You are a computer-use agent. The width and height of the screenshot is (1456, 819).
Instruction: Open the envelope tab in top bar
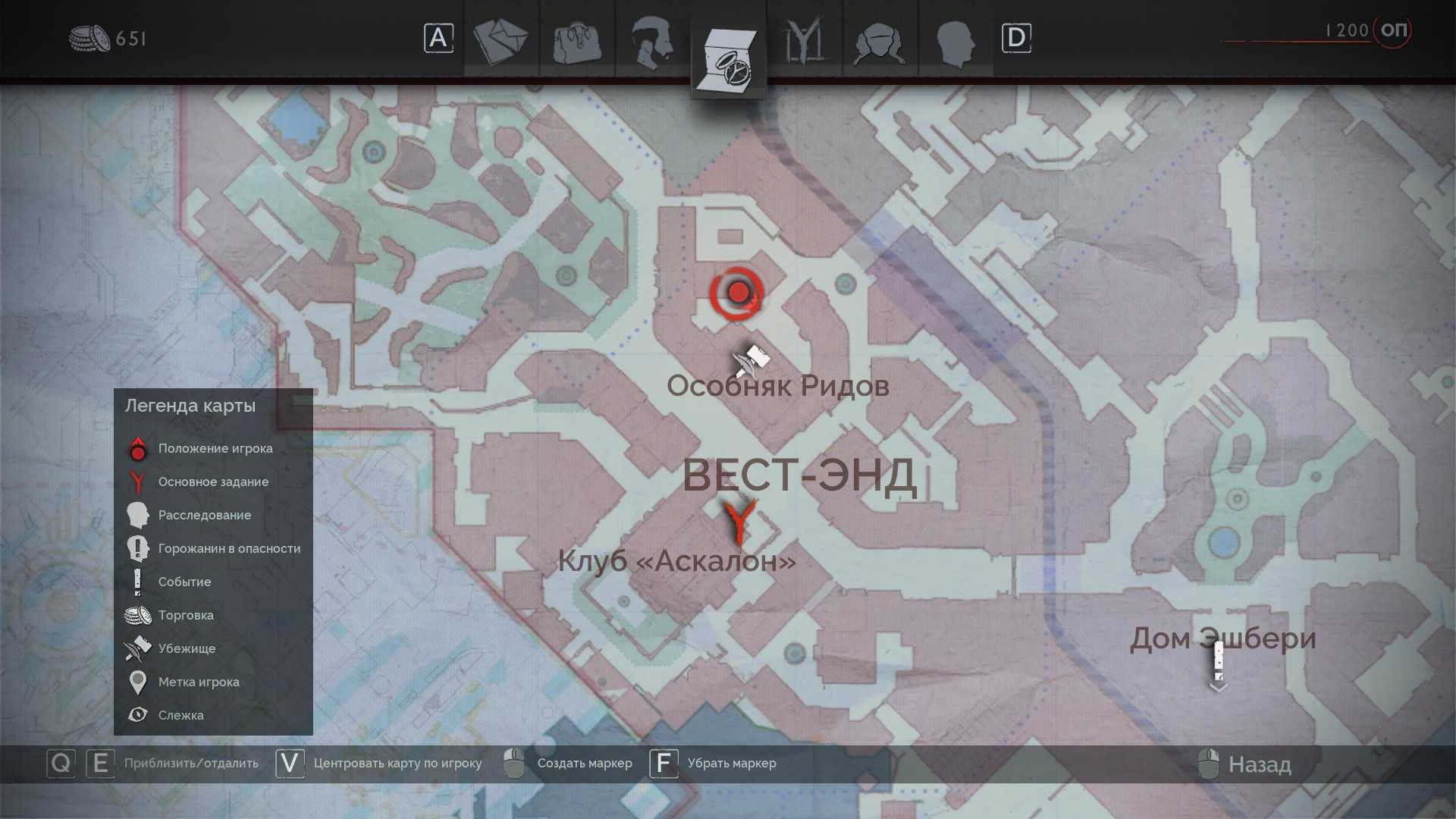coord(500,41)
